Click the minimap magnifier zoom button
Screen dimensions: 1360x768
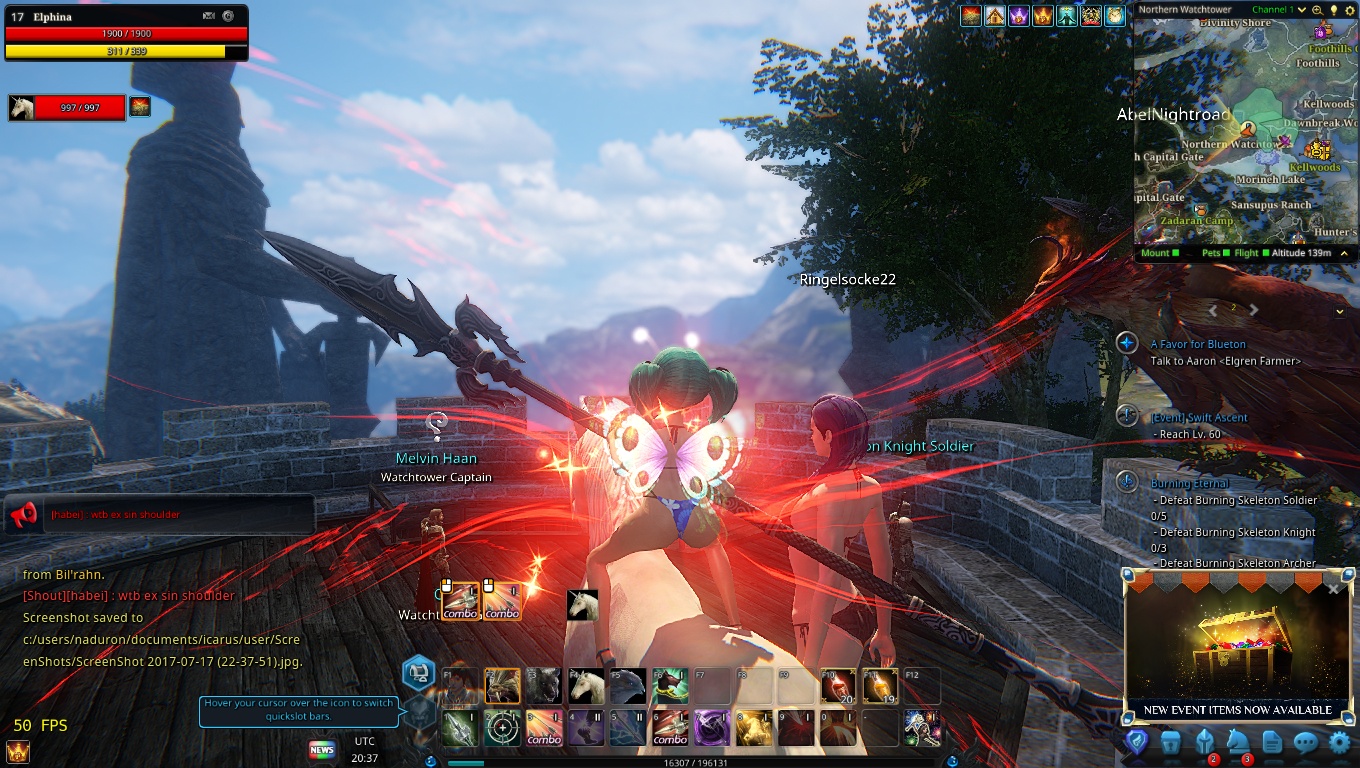click(1317, 10)
